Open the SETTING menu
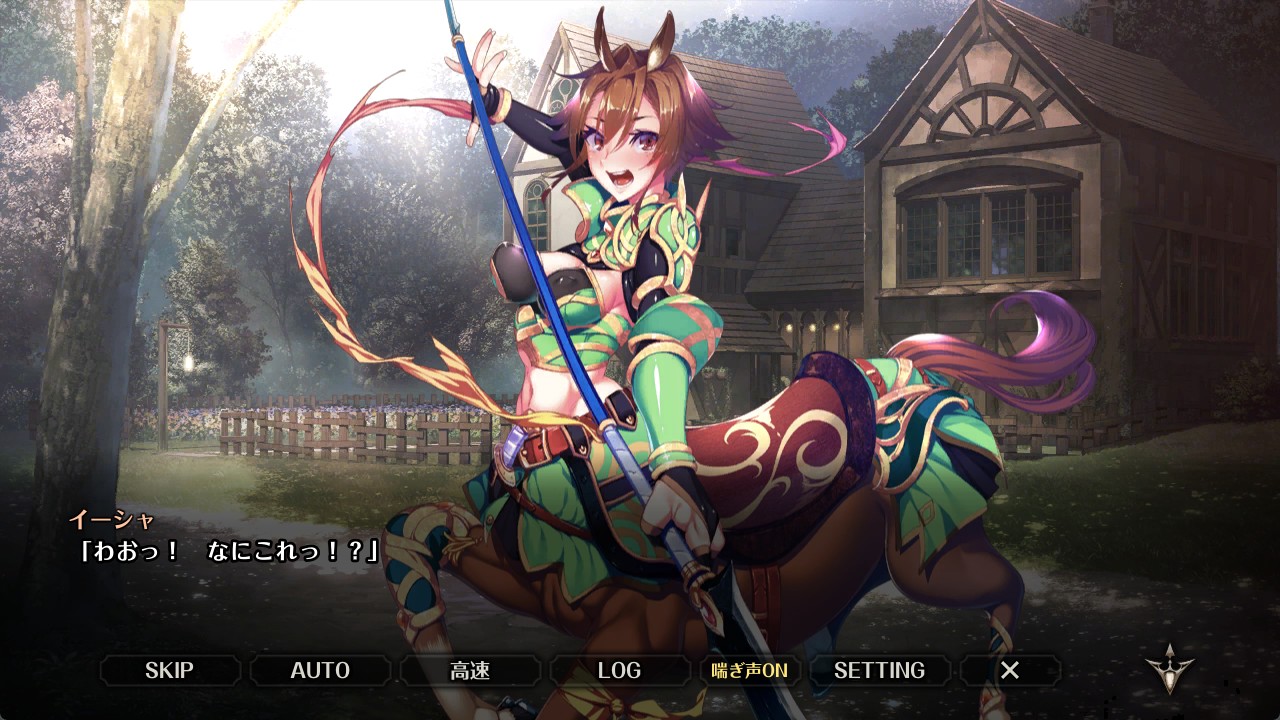Image resolution: width=1280 pixels, height=720 pixels. [x=879, y=670]
